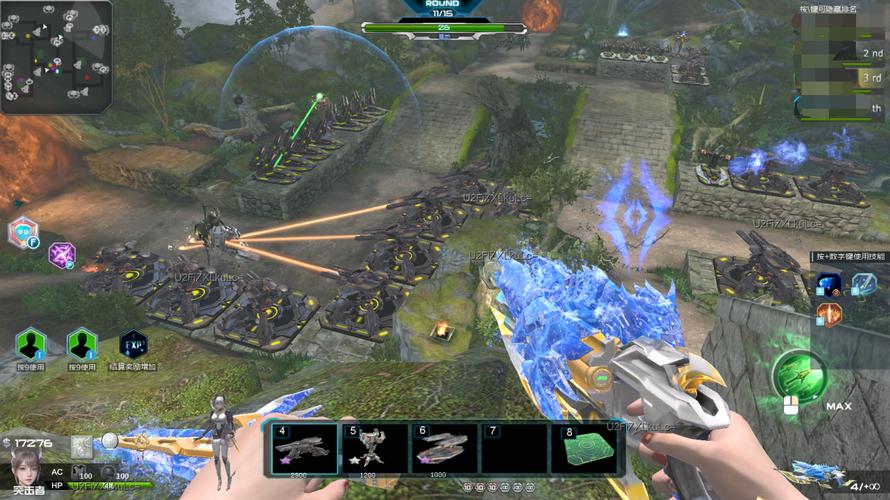
Task: Trigger the purple lightning hexagon skill
Action: [62, 255]
